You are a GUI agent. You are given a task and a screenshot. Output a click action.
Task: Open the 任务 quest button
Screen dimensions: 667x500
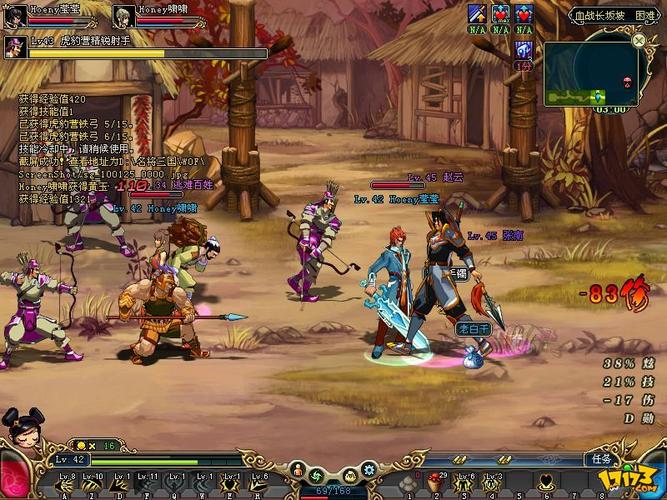pos(601,459)
